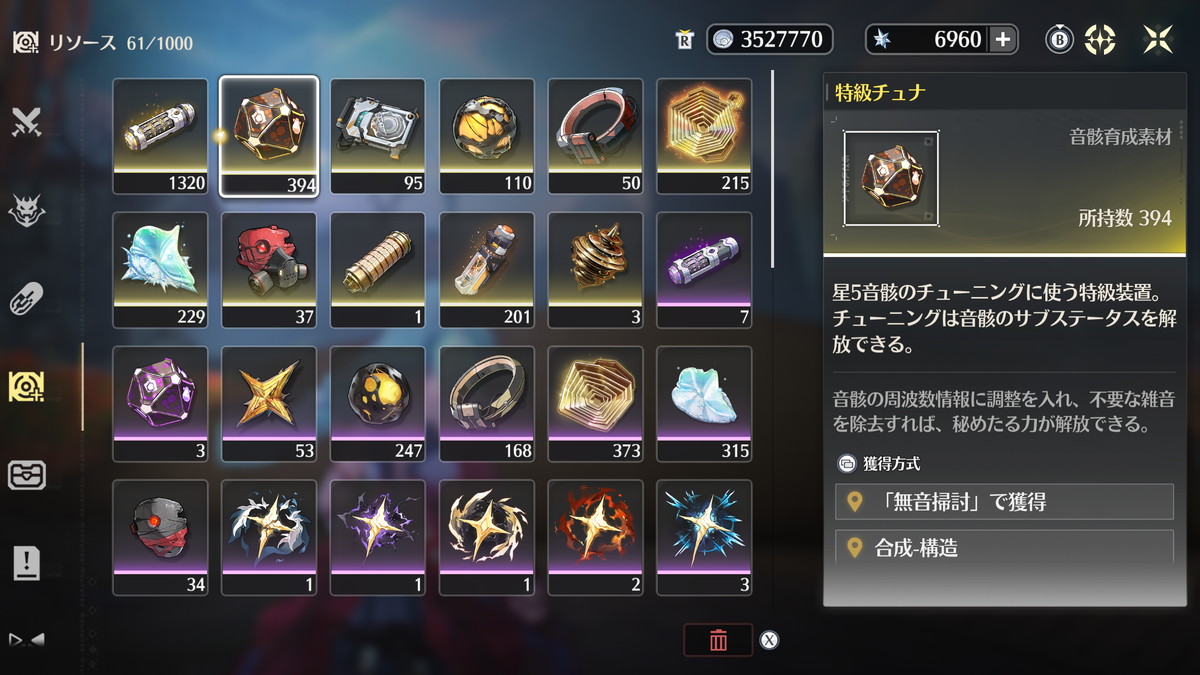Open the crossed swords weapons tab

26,123
